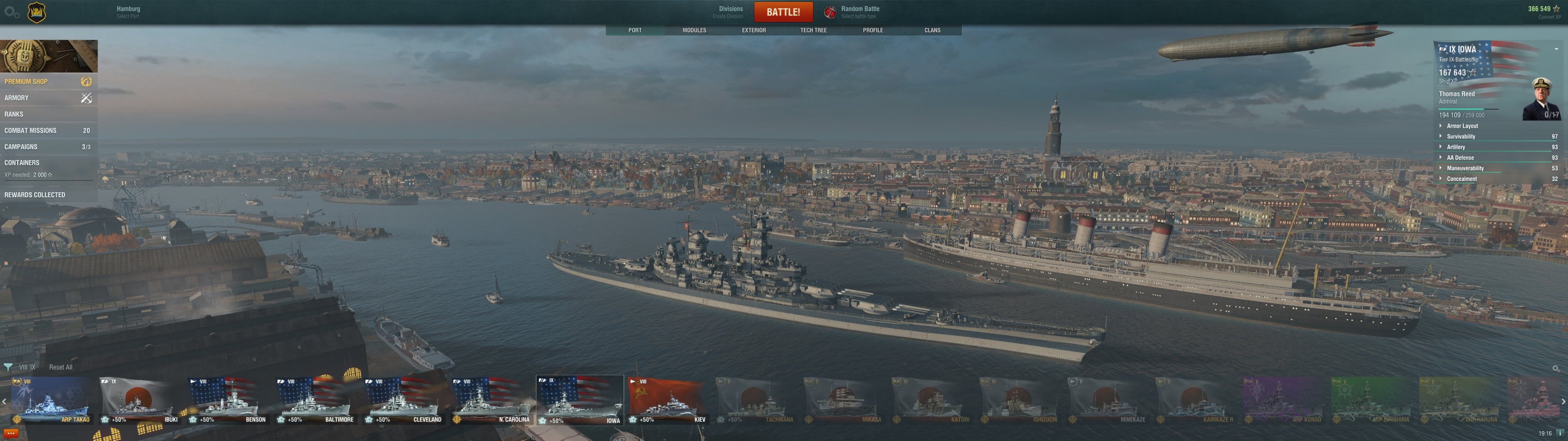1568x441 pixels.
Task: Show the Tech Tree tab
Action: coord(813,30)
